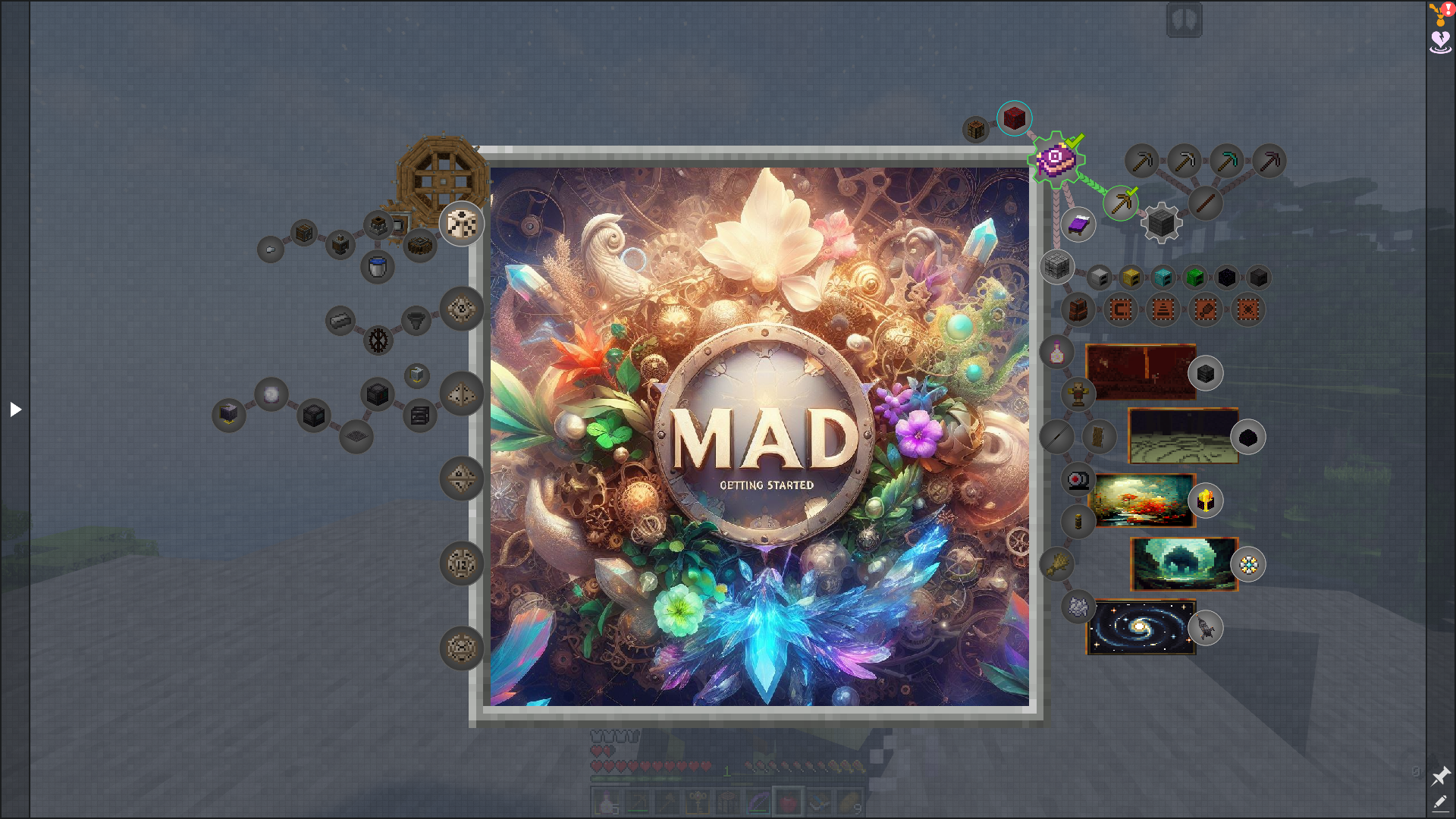The height and width of the screenshot is (819, 1456).
Task: Select the pink potion bottle quest node
Action: click(1056, 352)
